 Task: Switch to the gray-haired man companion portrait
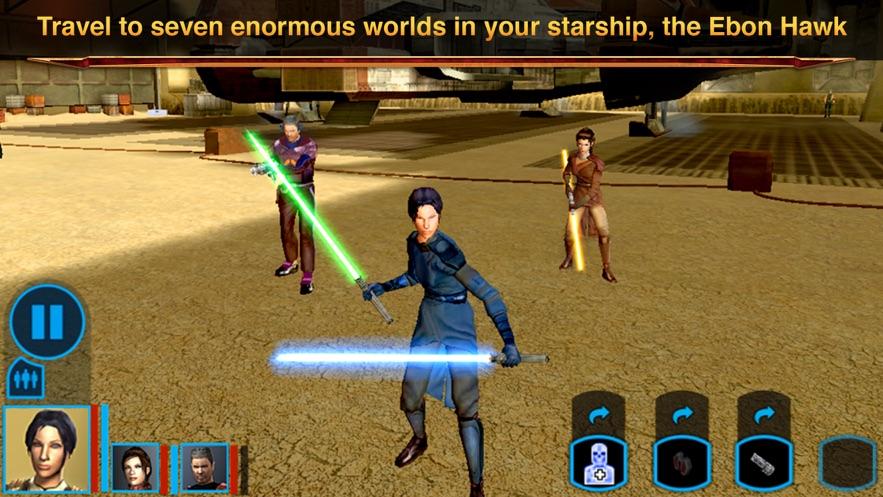[x=204, y=467]
